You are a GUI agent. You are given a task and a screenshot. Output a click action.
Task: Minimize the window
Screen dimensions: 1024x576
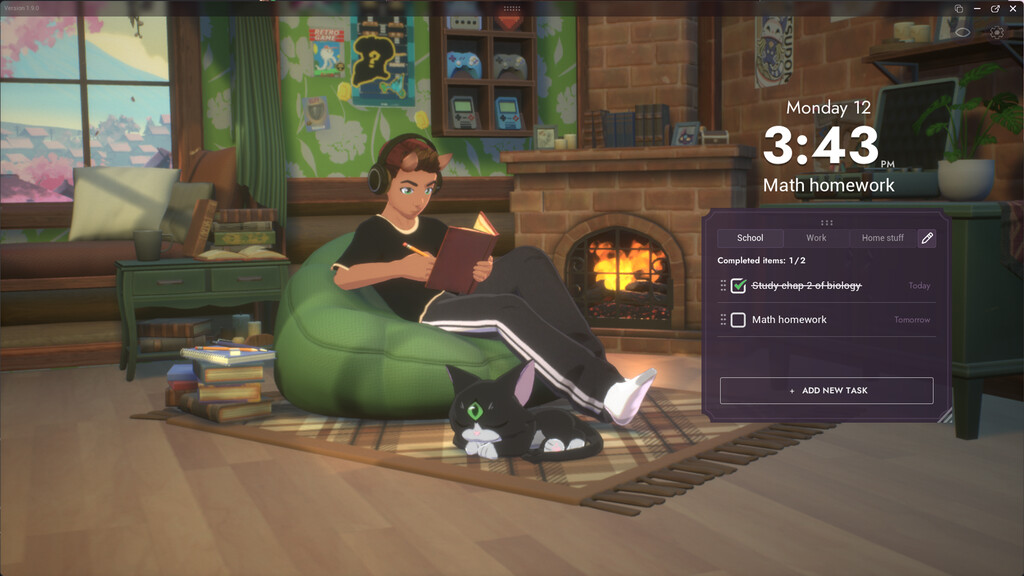pyautogui.click(x=977, y=8)
